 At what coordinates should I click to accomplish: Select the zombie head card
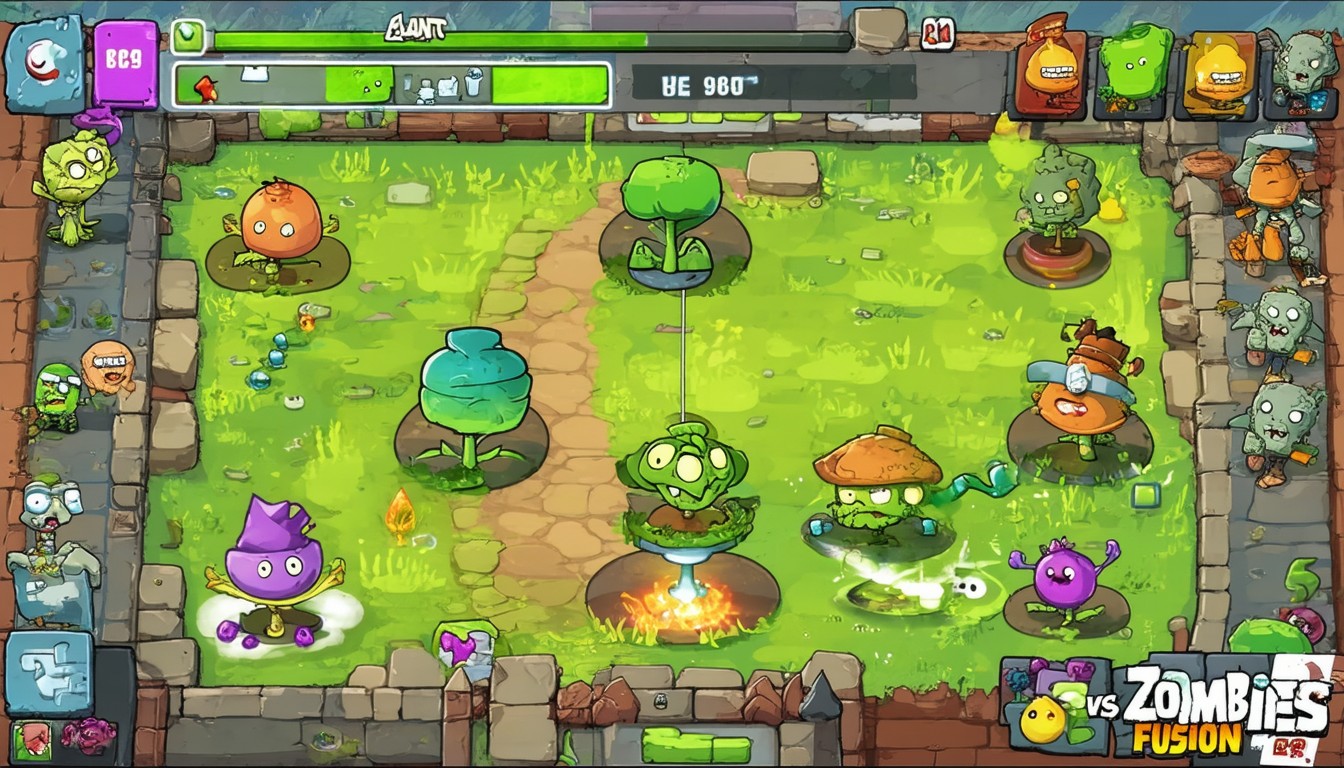click(x=1300, y=70)
